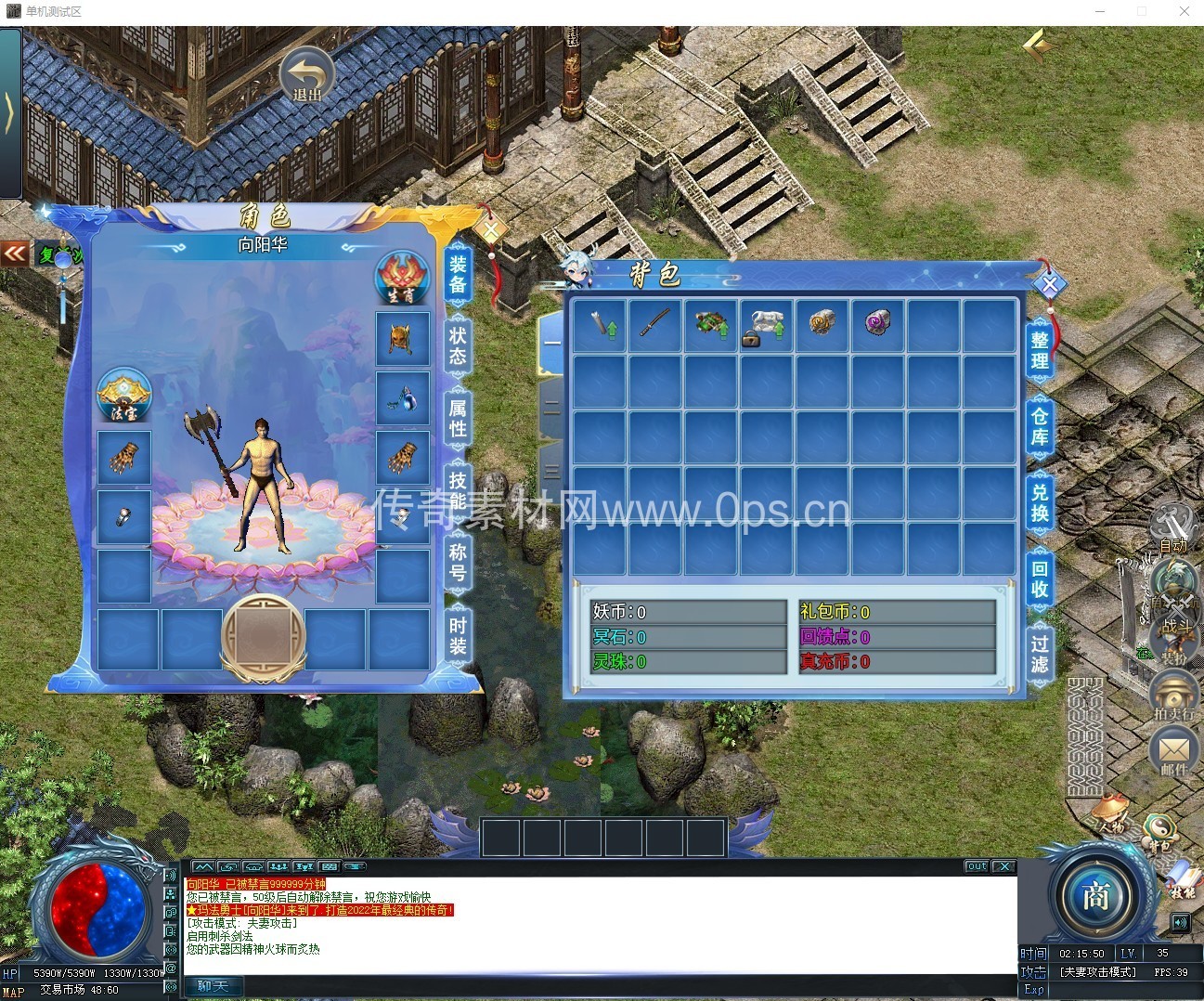Select the purple spiral stone item
Viewport: 1204px width, 1001px height.
877,322
